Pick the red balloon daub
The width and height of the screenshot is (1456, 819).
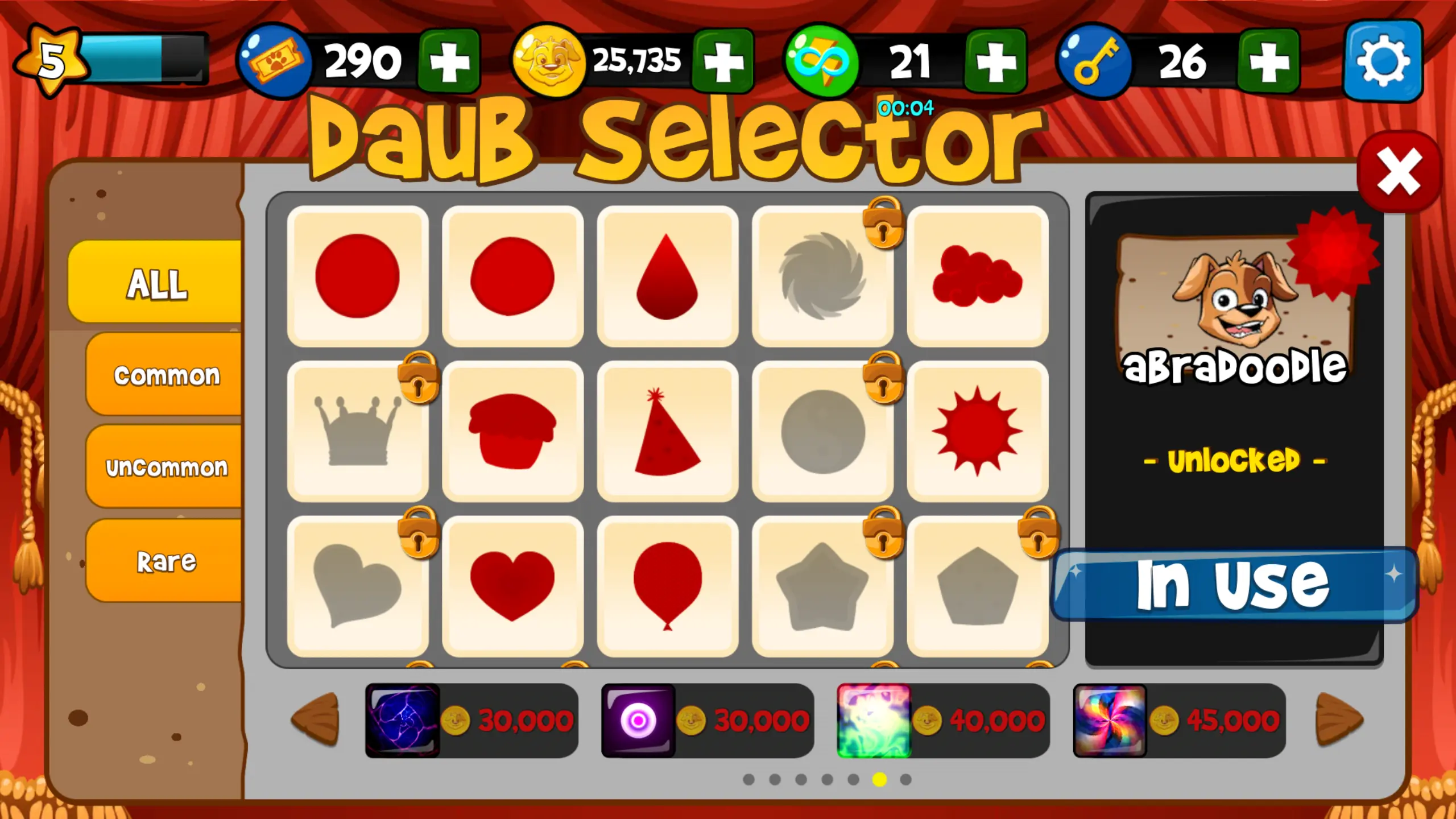point(668,586)
